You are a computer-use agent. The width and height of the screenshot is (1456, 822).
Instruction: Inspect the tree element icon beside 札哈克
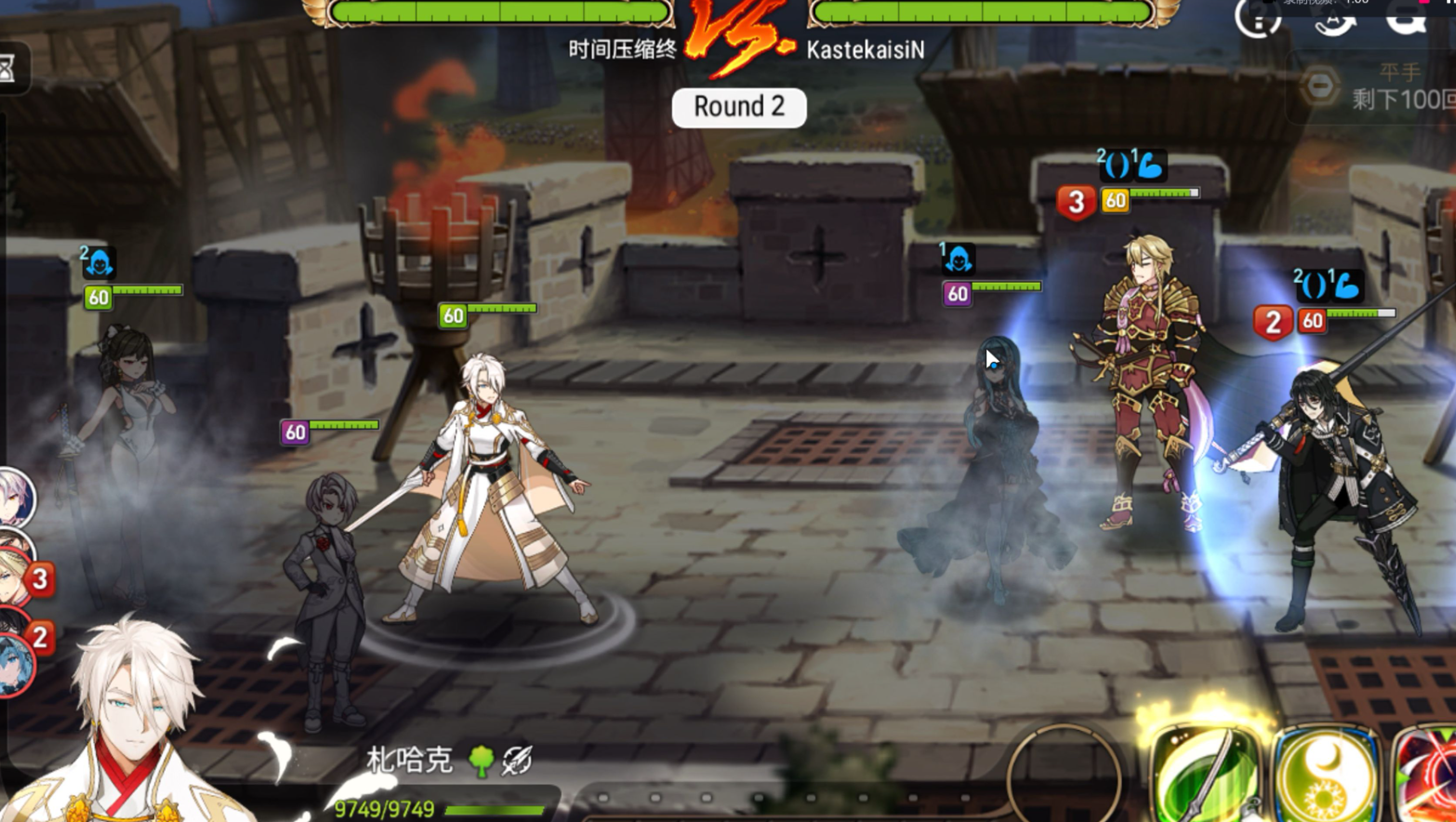(x=482, y=761)
